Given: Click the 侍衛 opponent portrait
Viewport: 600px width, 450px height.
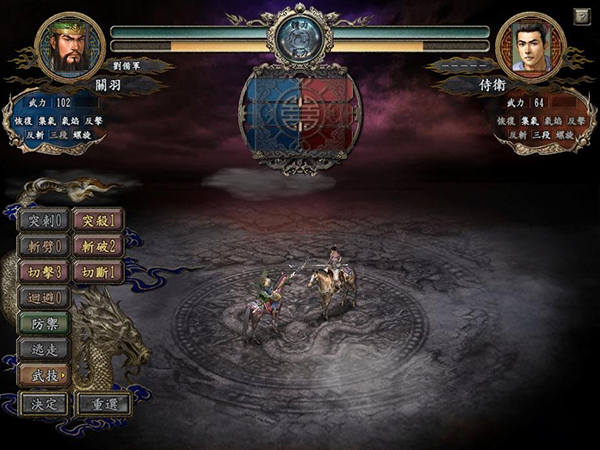Looking at the screenshot, I should [x=530, y=46].
